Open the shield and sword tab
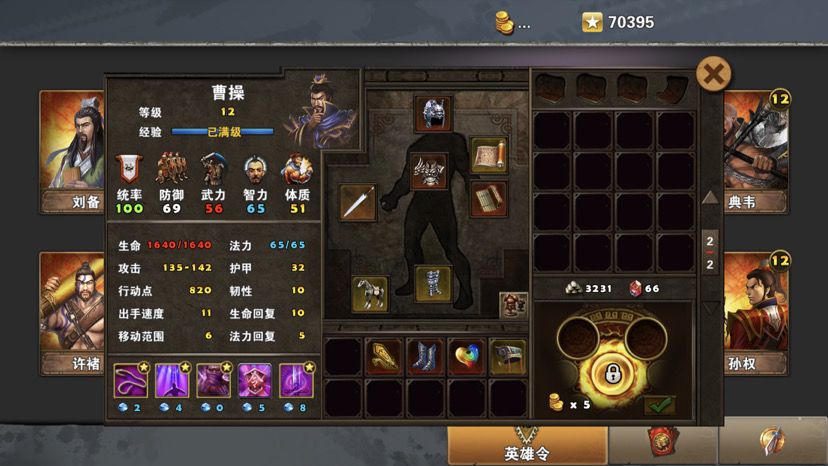828x466 pixels. [x=772, y=444]
